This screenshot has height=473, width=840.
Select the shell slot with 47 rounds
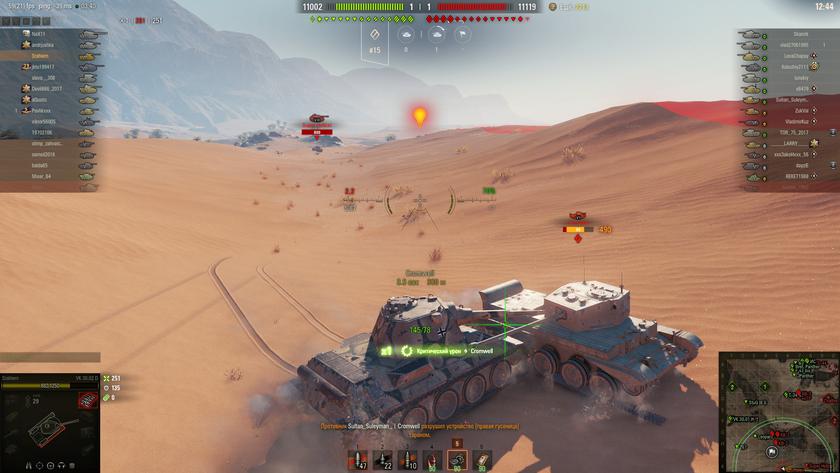359,460
